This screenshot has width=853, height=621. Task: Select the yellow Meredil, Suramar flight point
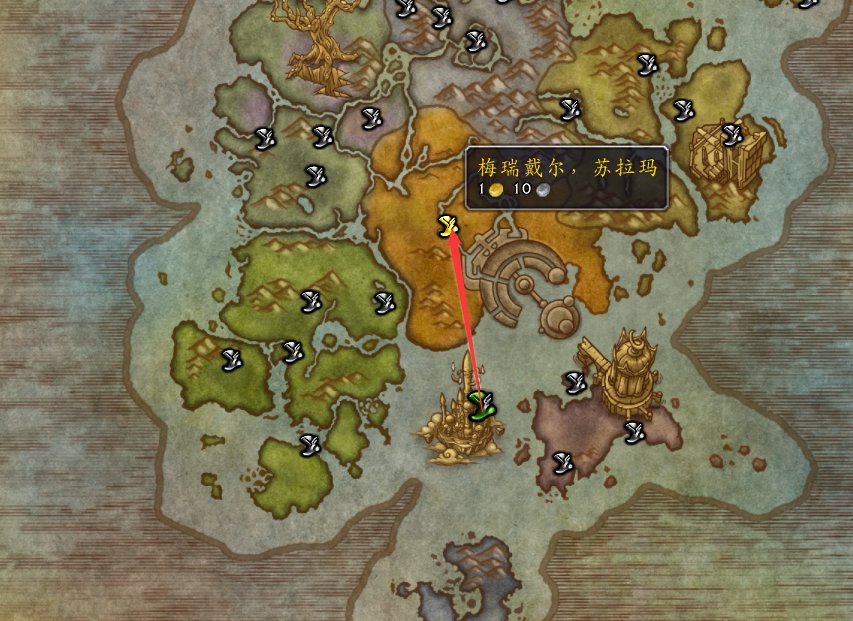pos(447,227)
